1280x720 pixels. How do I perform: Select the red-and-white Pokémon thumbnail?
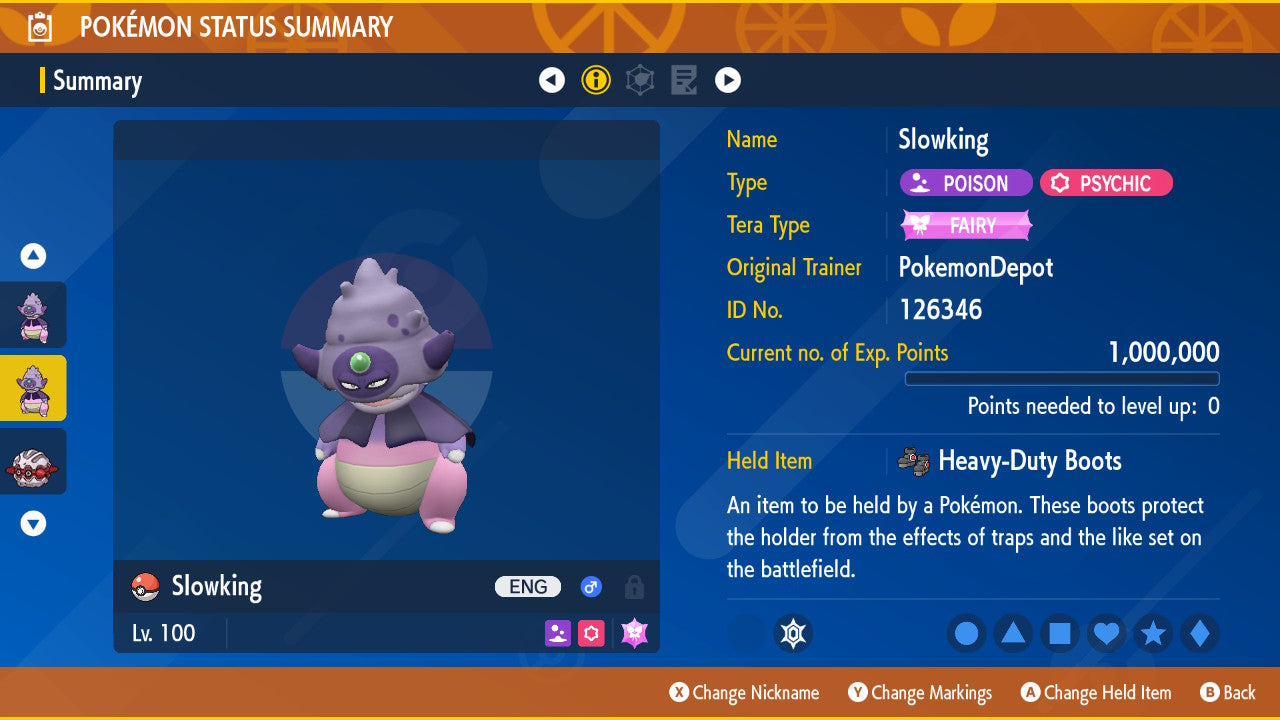33,462
